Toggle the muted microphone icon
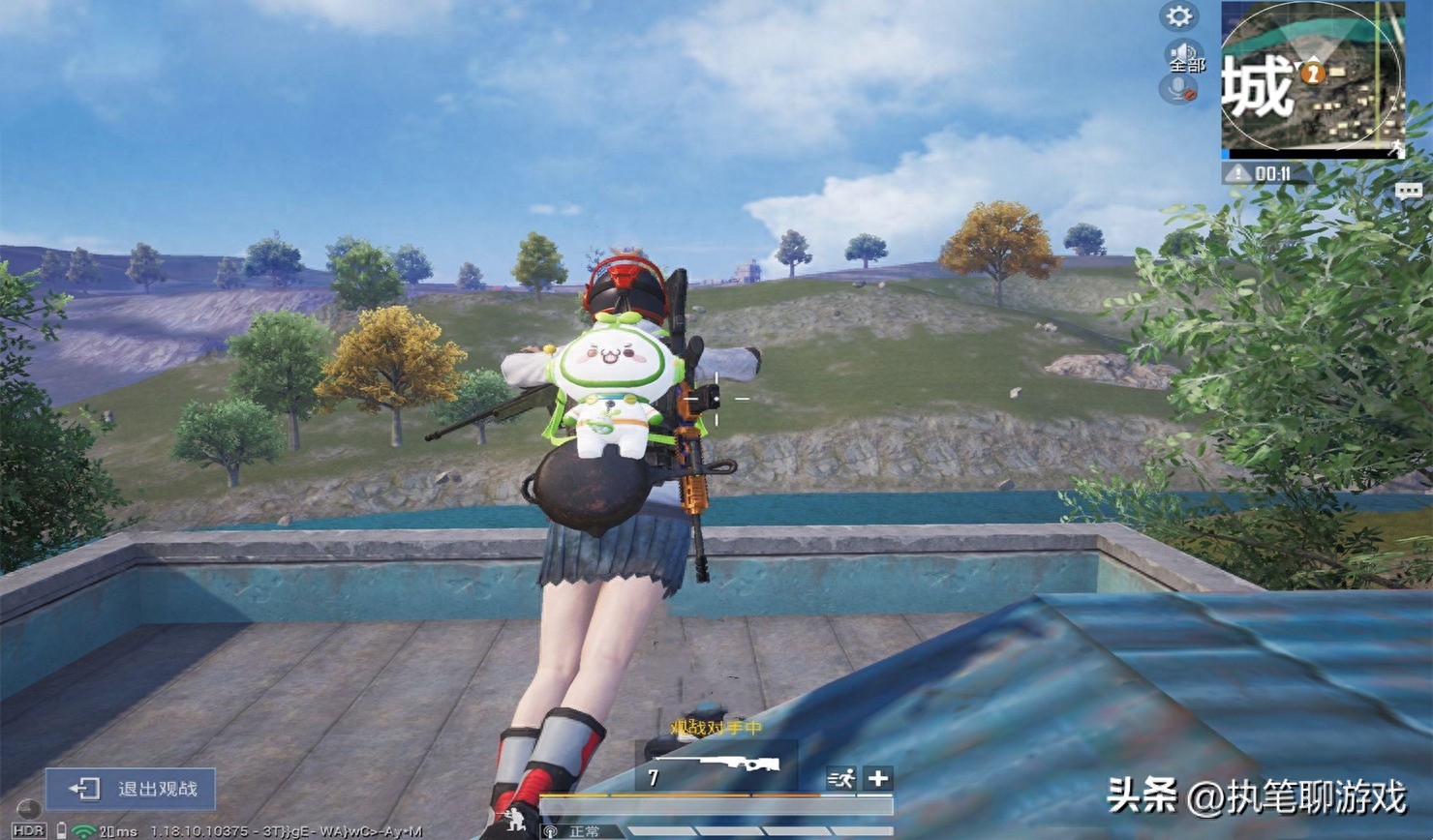1433x840 pixels. (1179, 90)
